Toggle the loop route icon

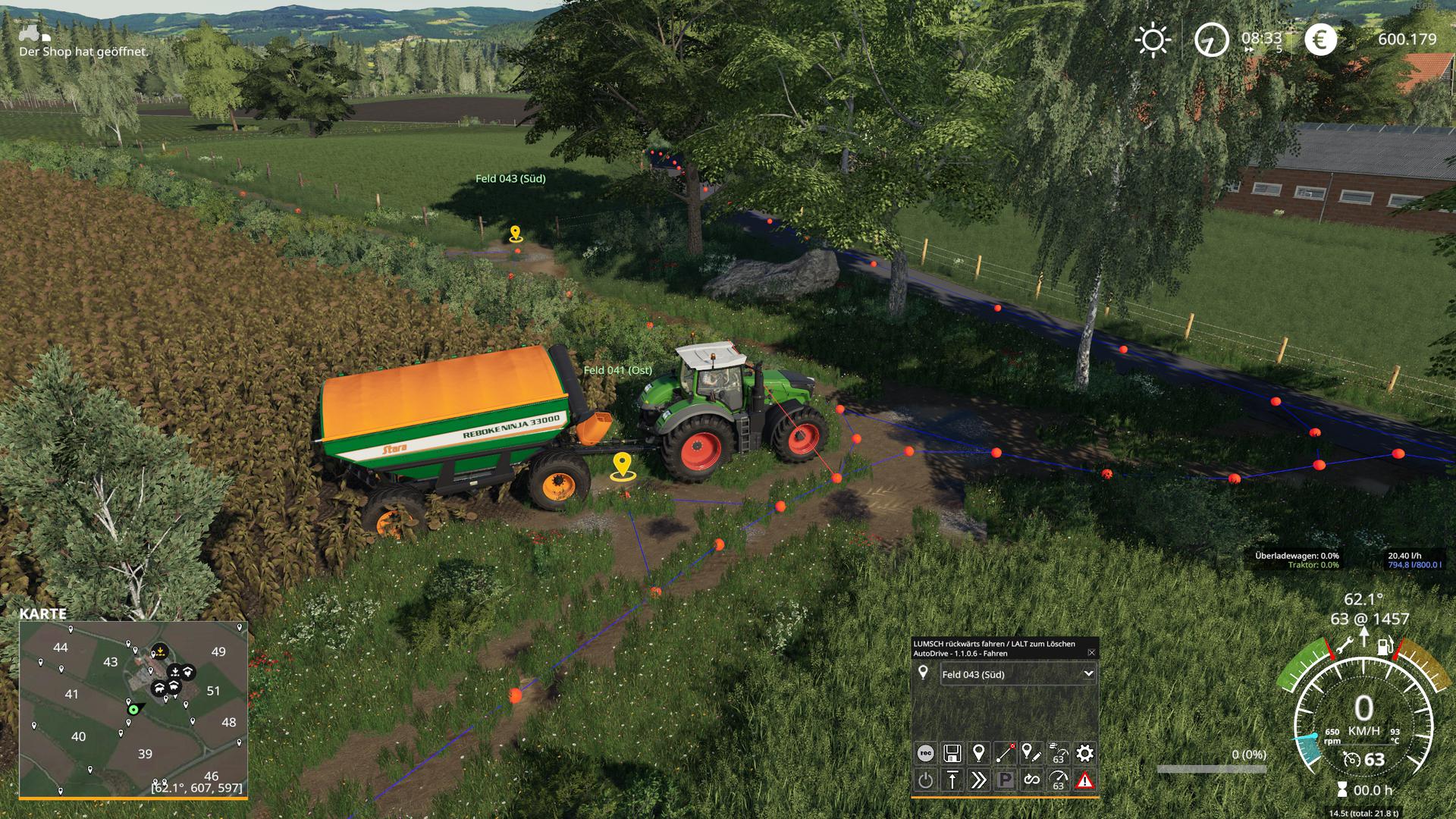[x=1032, y=780]
